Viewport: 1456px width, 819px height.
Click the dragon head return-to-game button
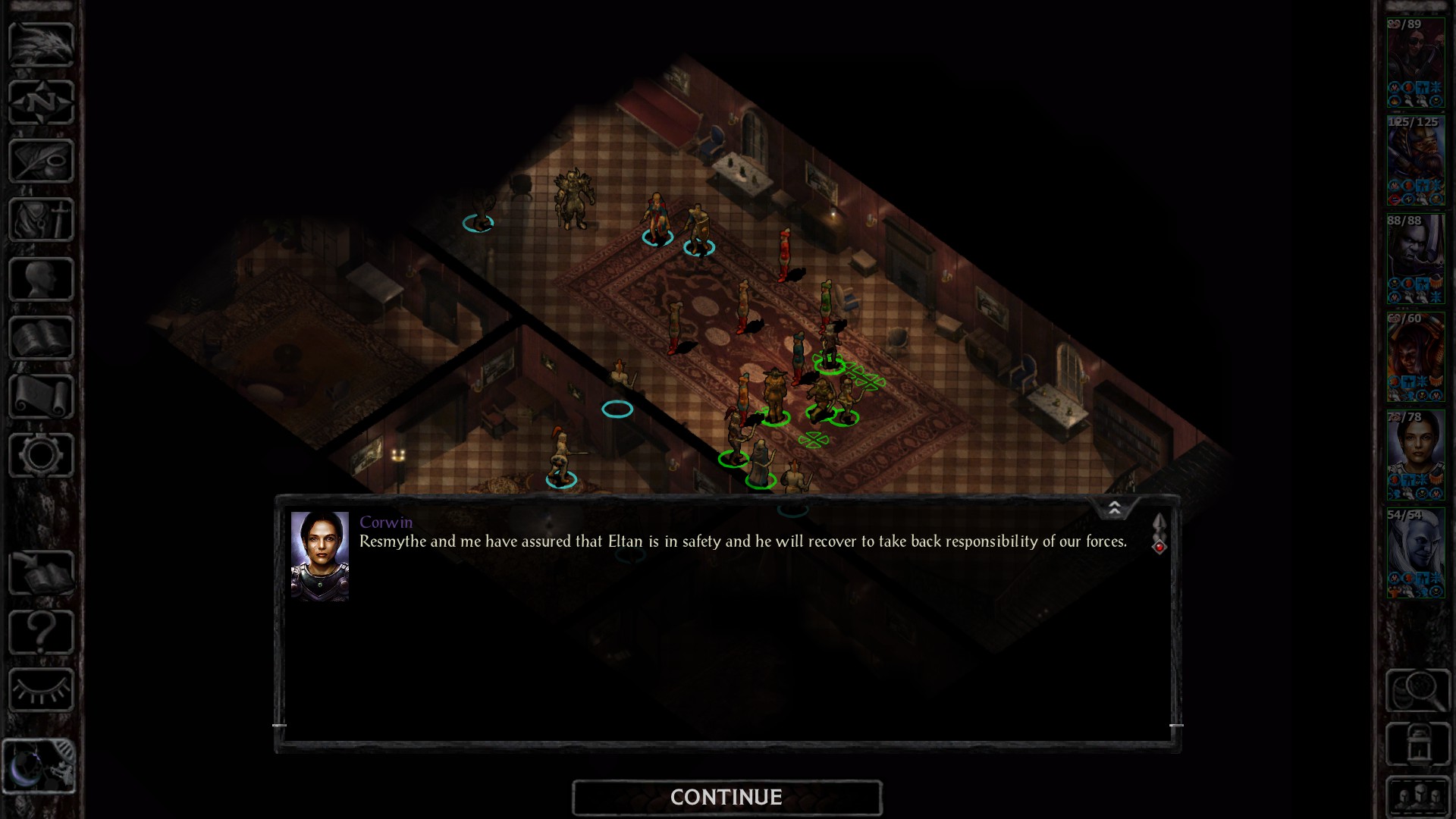click(x=41, y=44)
